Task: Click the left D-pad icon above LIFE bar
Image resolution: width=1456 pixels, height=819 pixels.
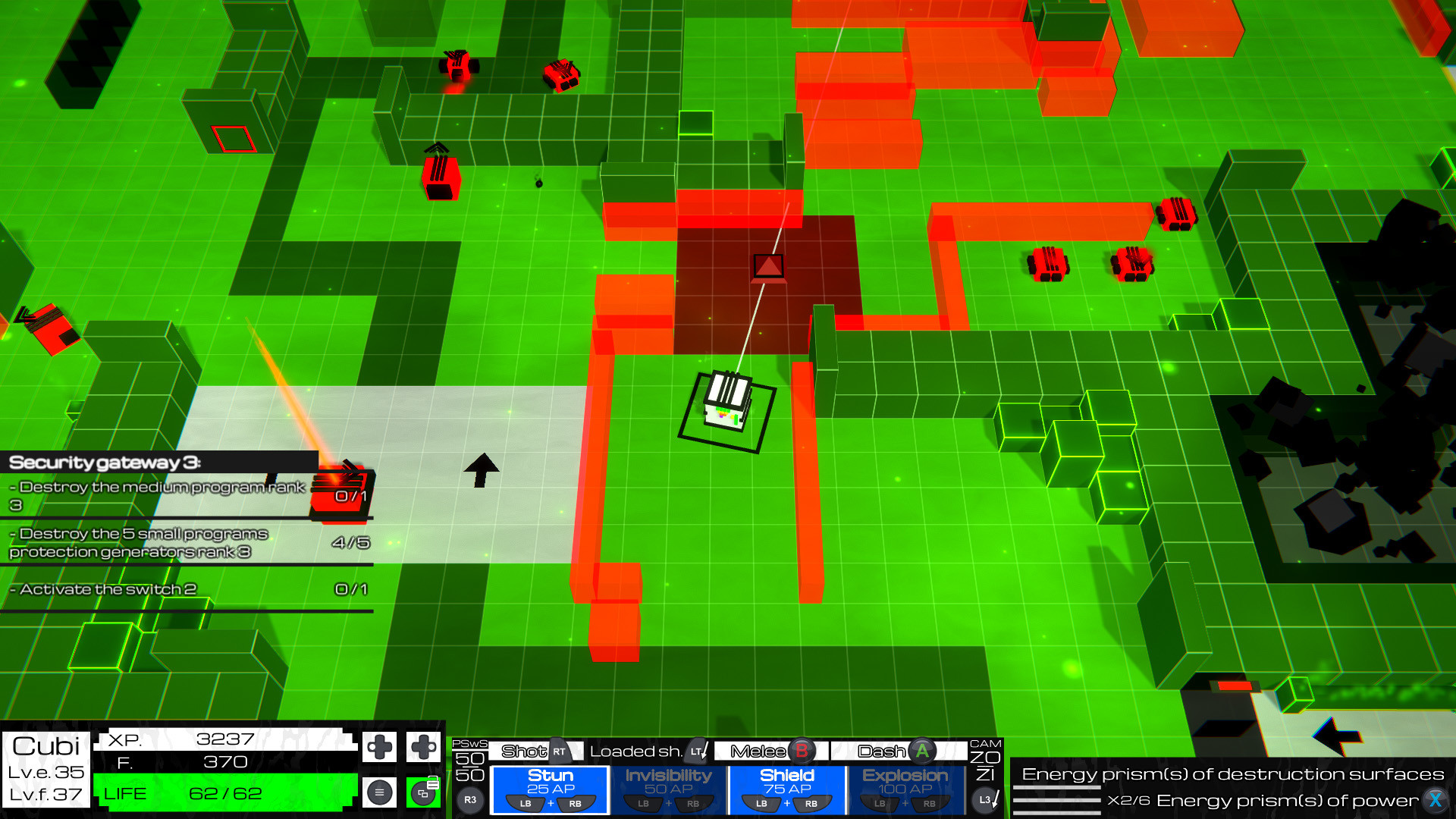Action: point(379,747)
